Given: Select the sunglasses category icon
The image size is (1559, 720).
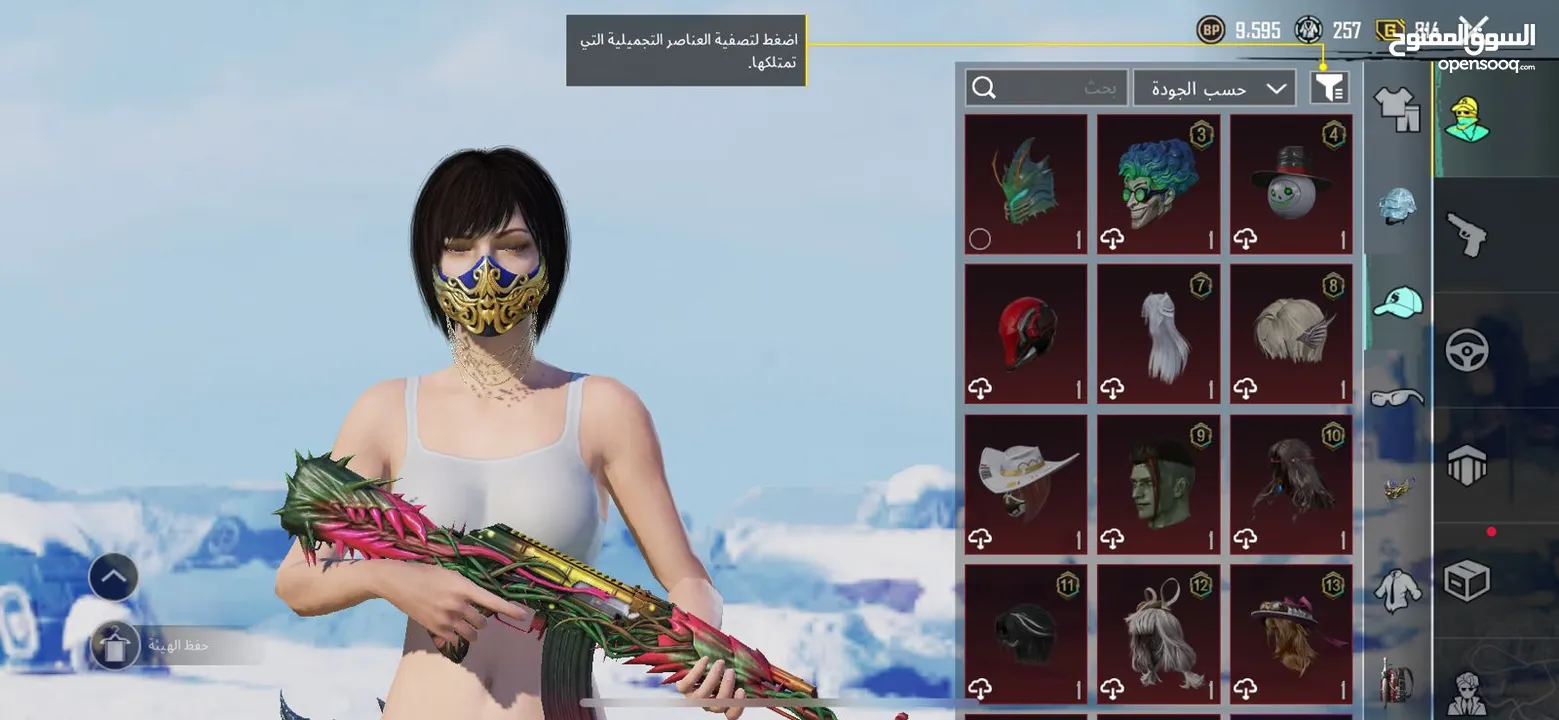Looking at the screenshot, I should pyautogui.click(x=1397, y=397).
